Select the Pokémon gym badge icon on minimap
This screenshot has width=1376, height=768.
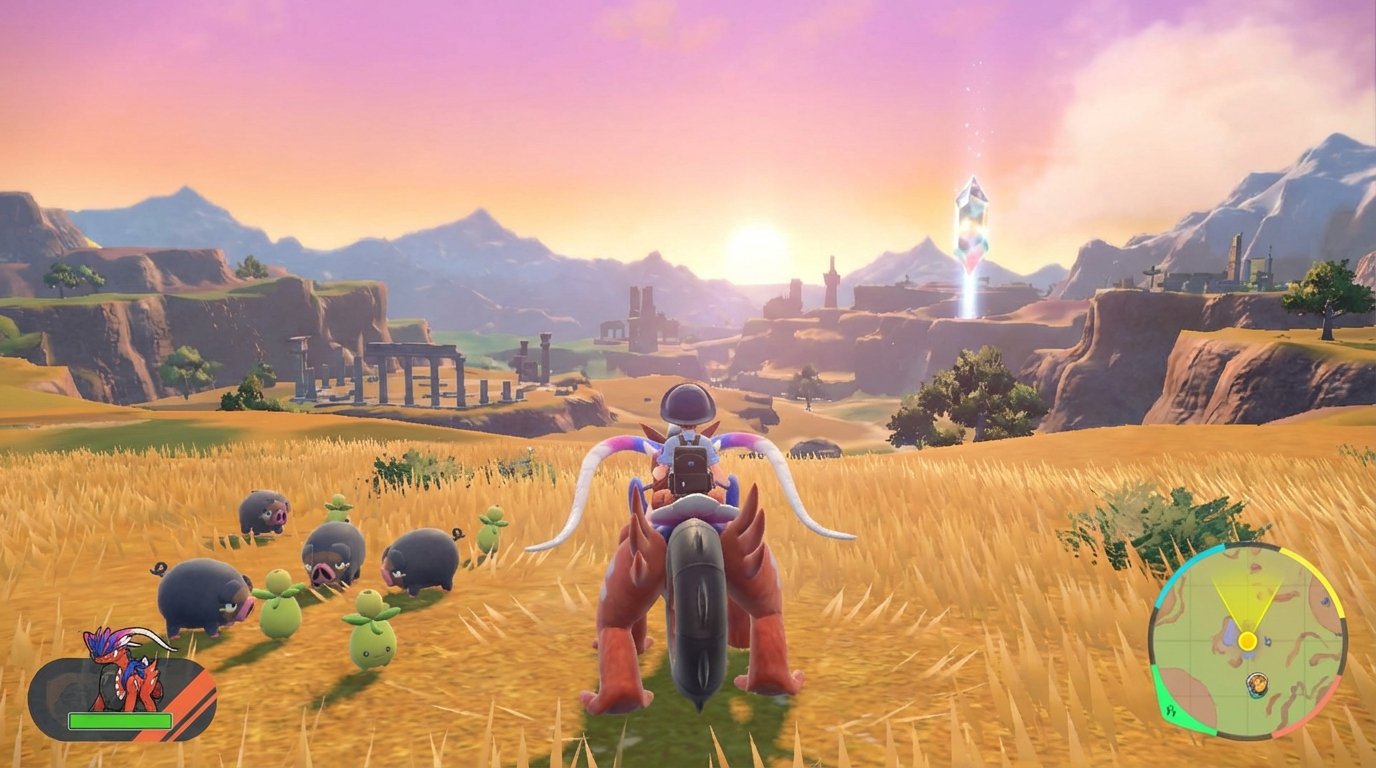pyautogui.click(x=1257, y=684)
